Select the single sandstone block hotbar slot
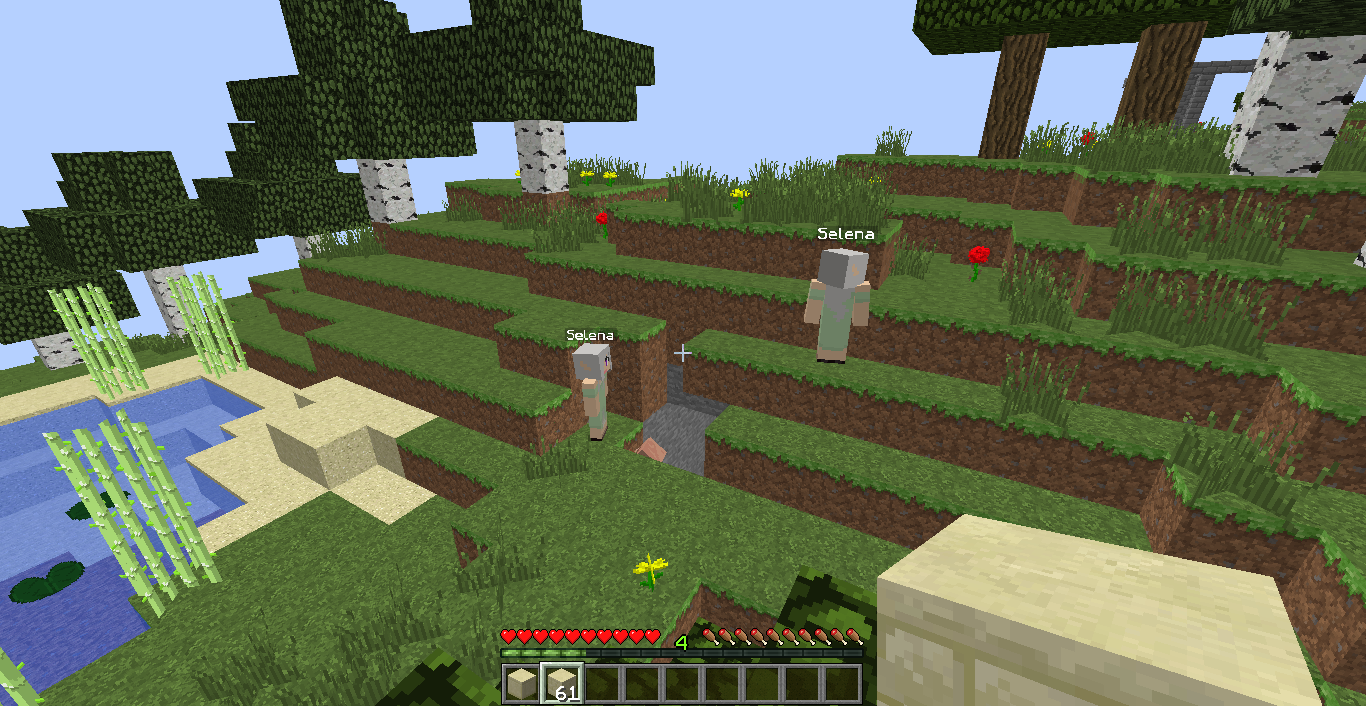Viewport: 1366px width, 706px height. click(x=521, y=684)
